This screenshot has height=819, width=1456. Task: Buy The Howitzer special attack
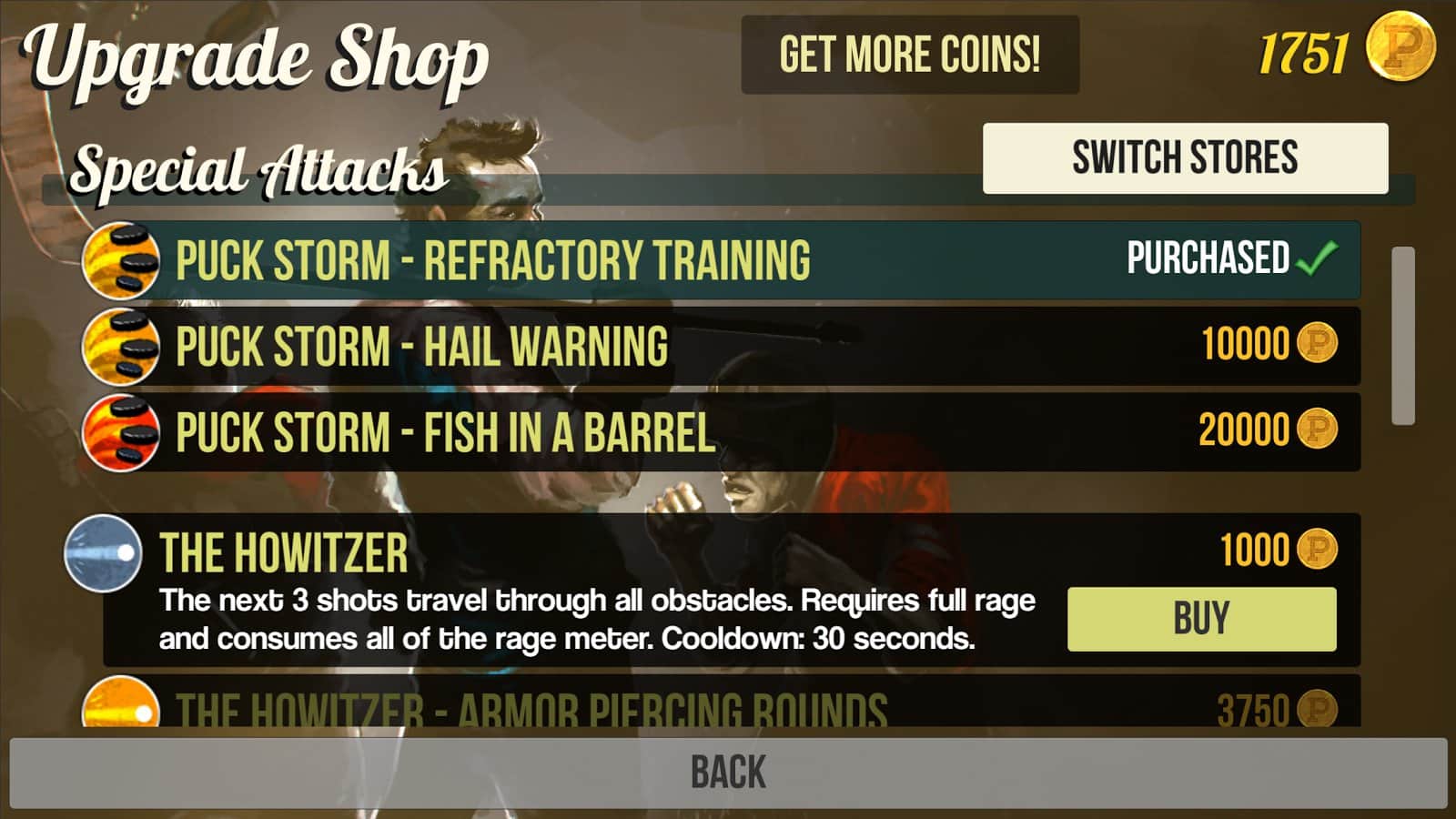coord(1201,619)
